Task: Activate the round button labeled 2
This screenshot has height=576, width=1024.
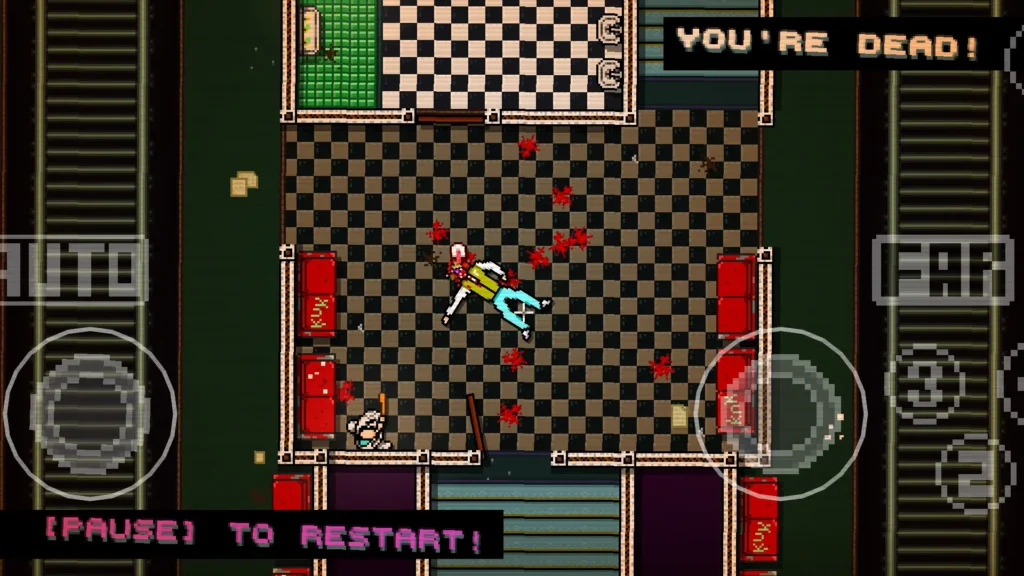Action: pyautogui.click(x=972, y=473)
